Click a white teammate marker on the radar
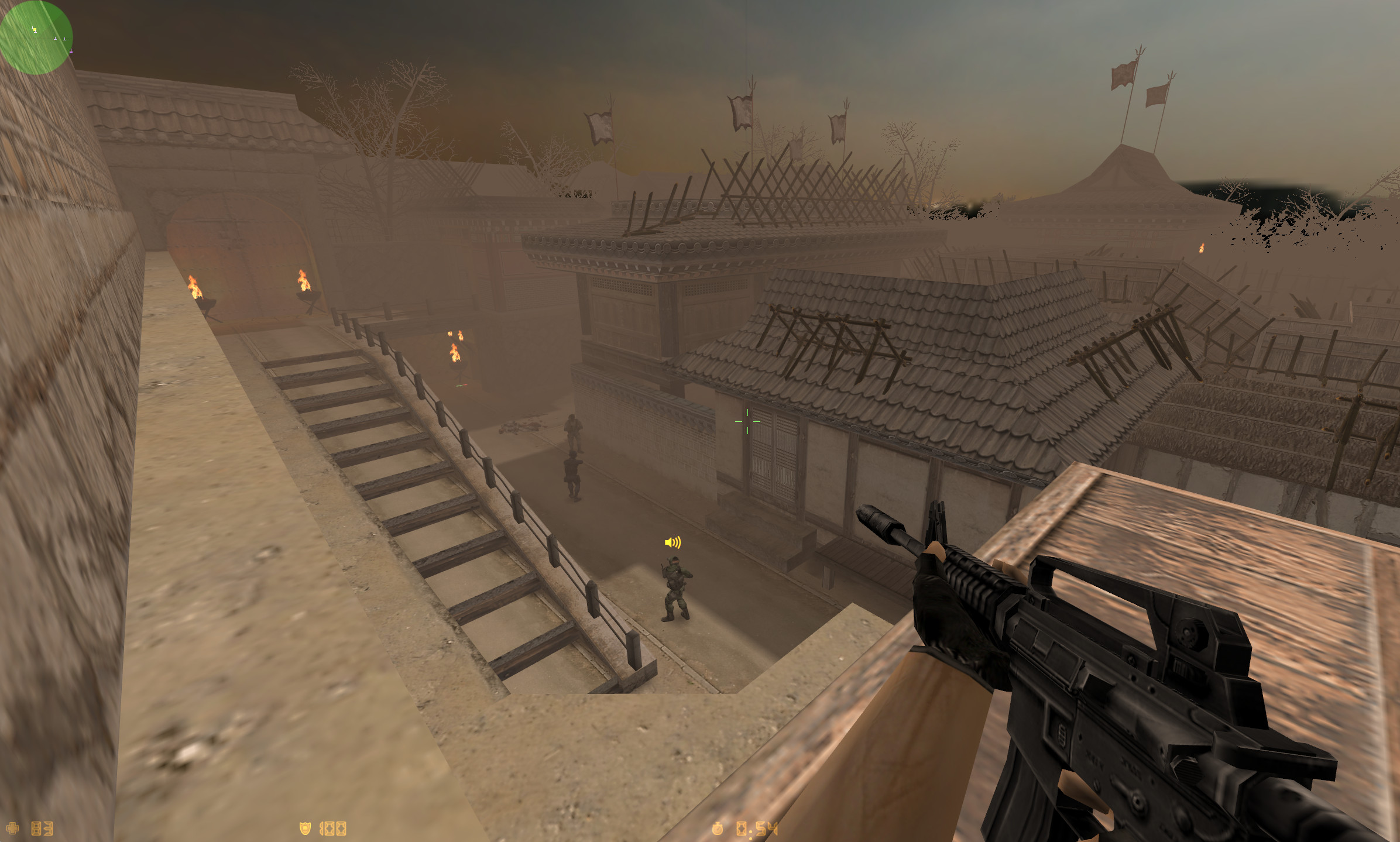 click(x=55, y=39)
